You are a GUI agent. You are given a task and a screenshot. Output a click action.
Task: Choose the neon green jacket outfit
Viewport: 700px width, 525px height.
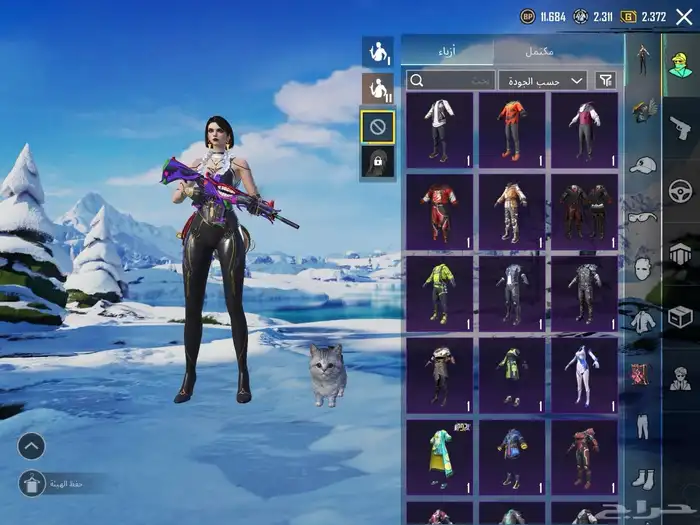[x=439, y=291]
